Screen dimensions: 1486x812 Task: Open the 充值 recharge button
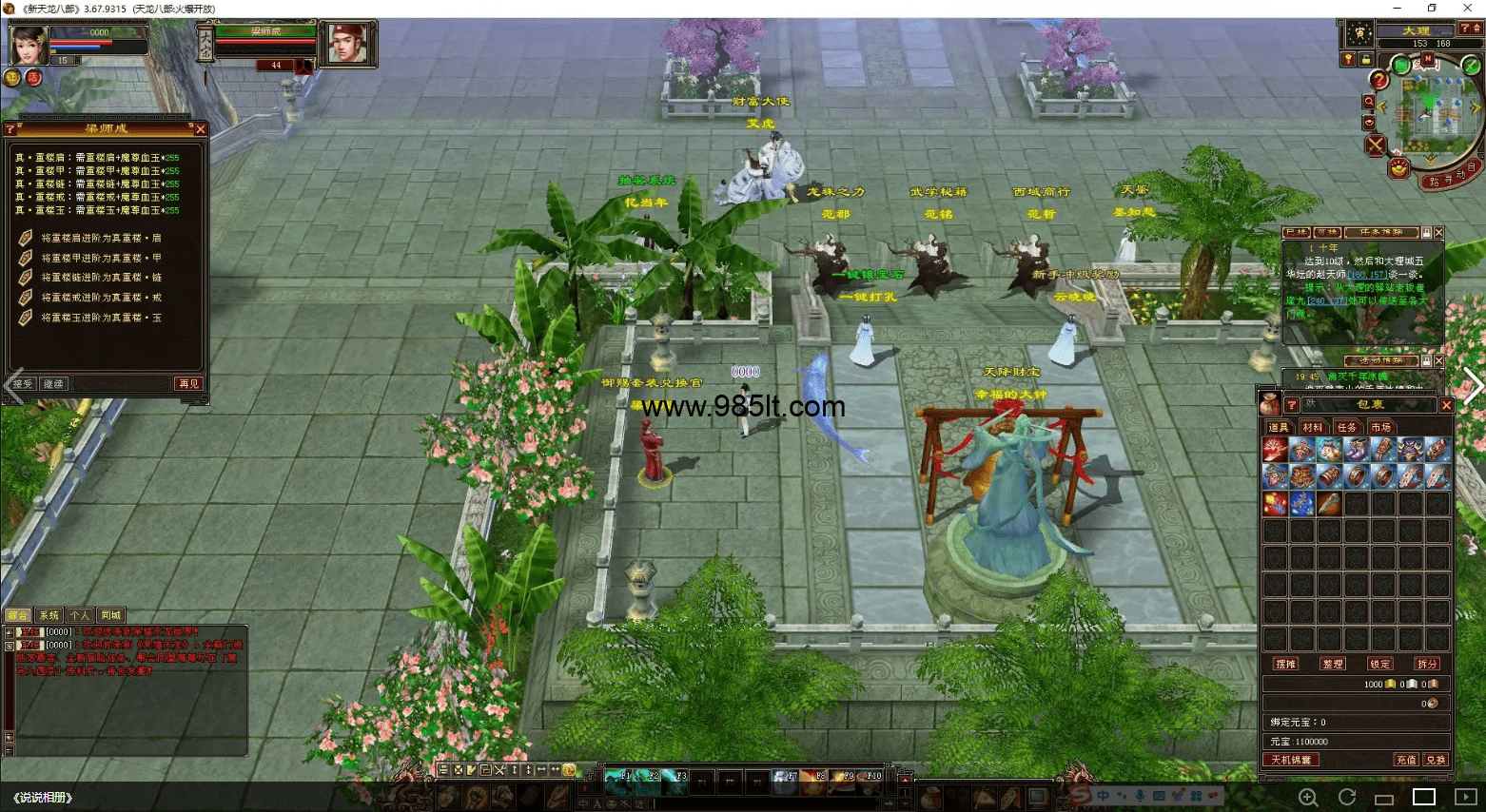click(1406, 760)
